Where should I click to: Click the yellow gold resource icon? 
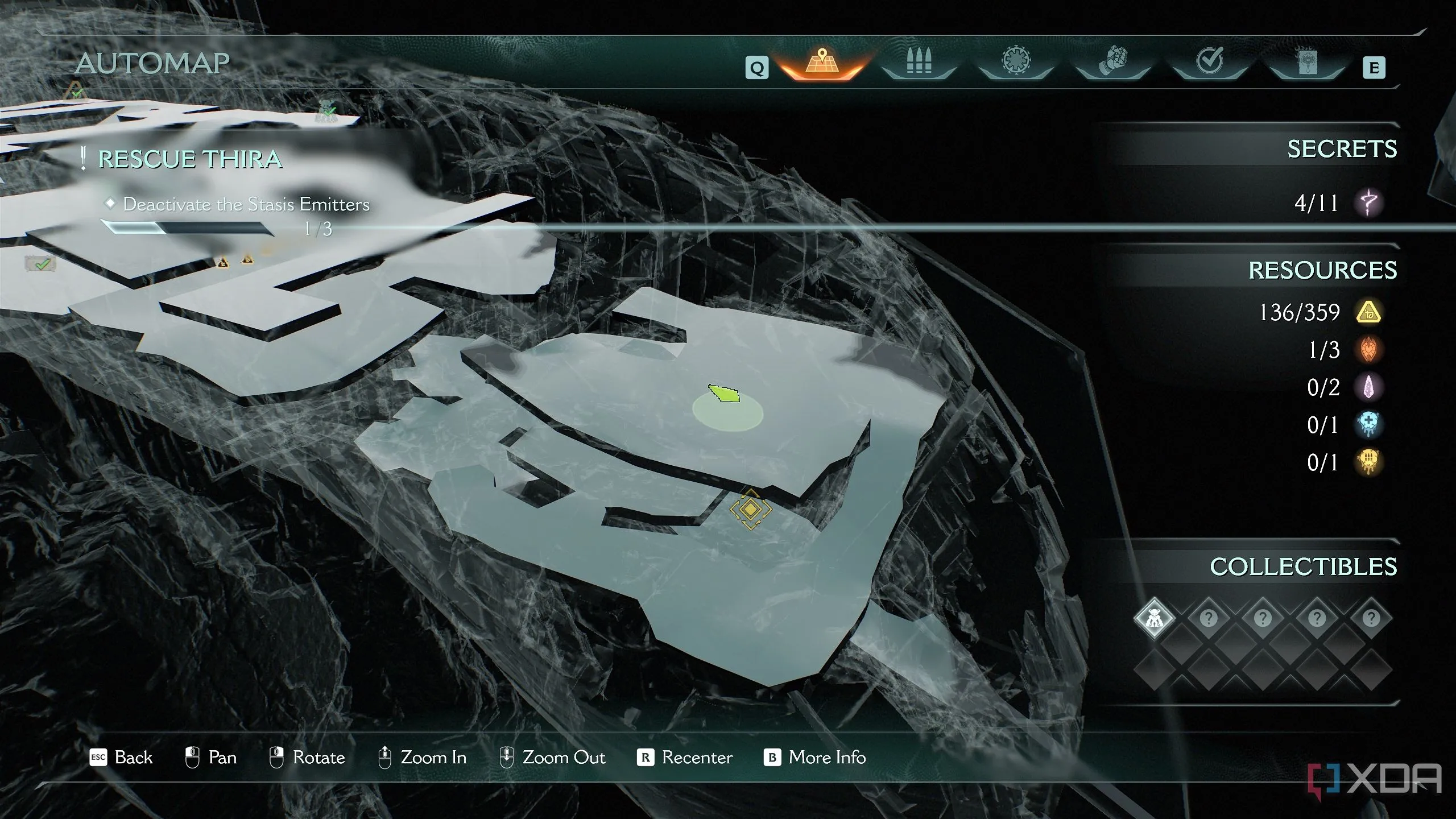1368,312
